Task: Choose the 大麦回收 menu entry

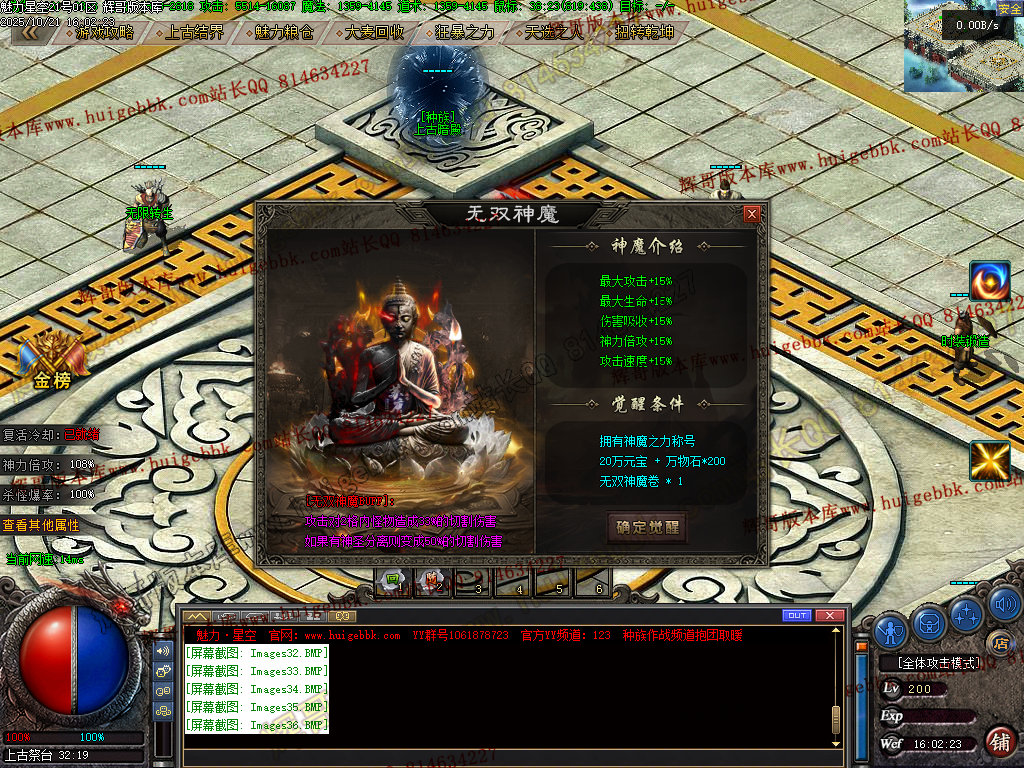Action: click(x=374, y=32)
